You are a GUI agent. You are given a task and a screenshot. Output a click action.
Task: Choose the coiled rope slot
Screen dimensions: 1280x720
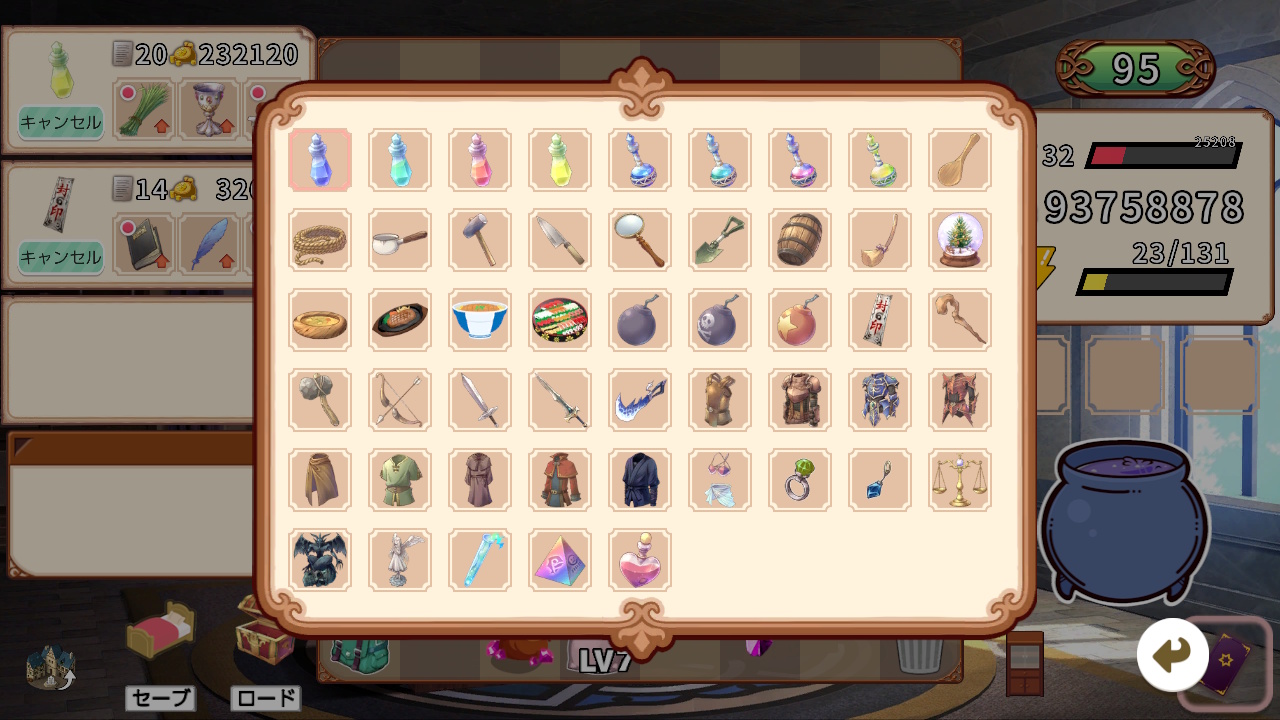320,240
